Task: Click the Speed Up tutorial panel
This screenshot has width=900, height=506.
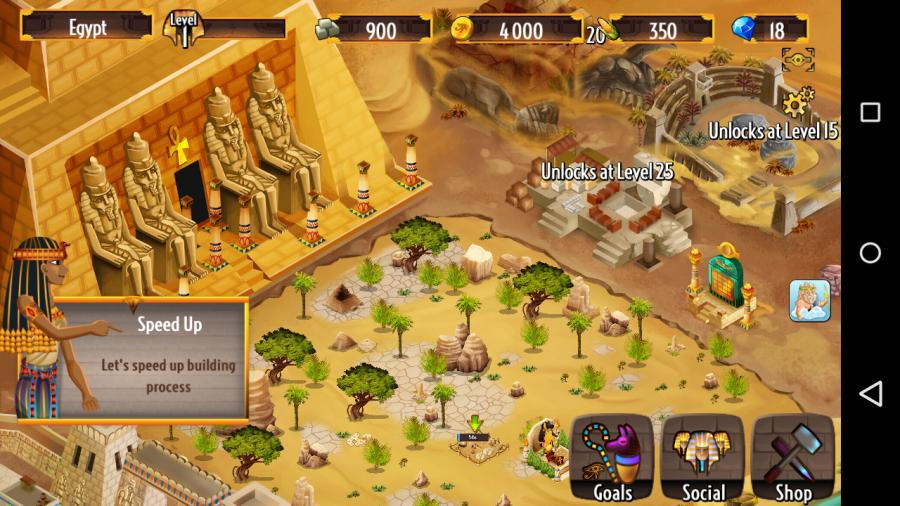Action: point(148,358)
